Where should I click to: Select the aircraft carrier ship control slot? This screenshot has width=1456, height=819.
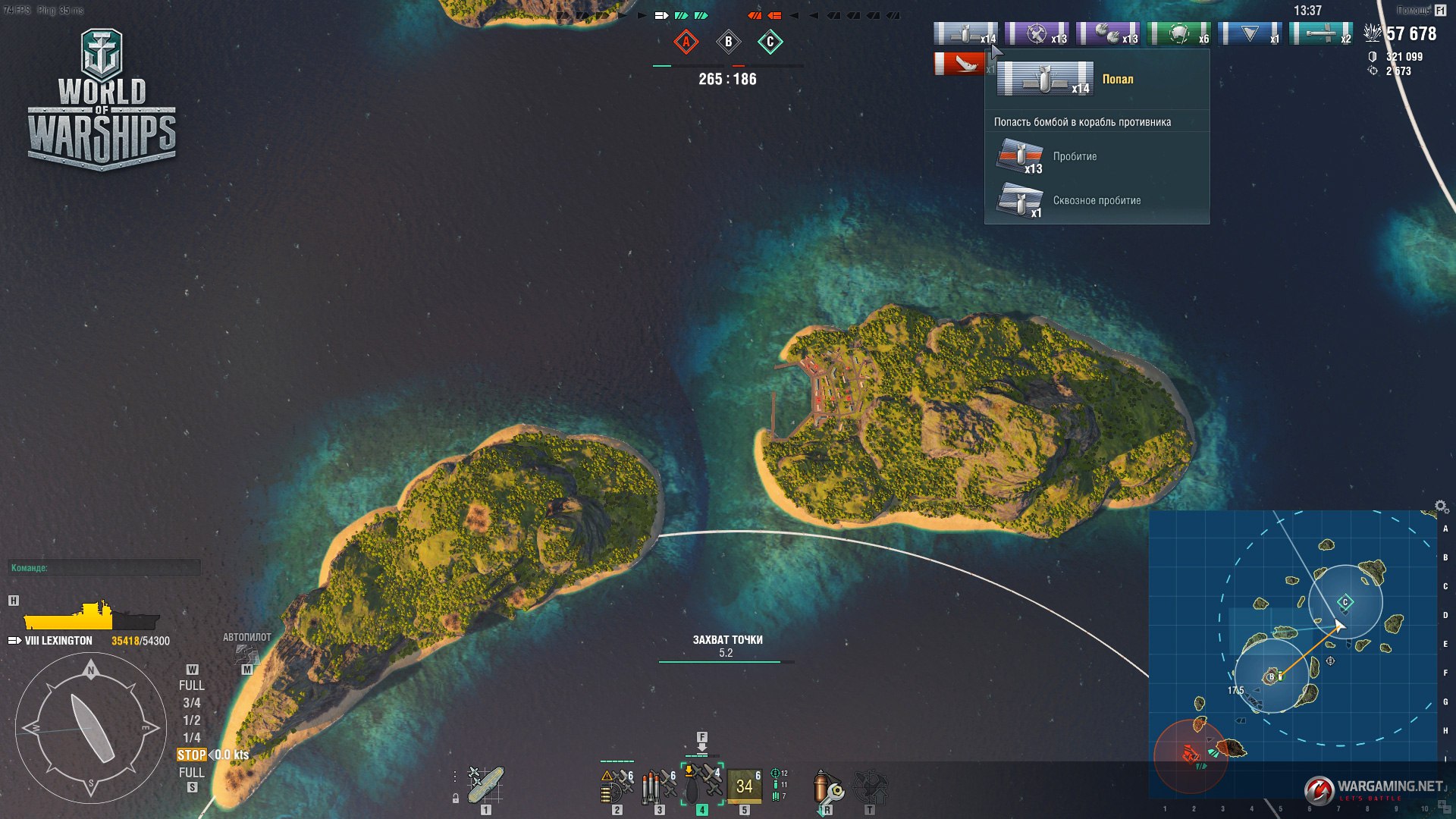click(x=485, y=785)
